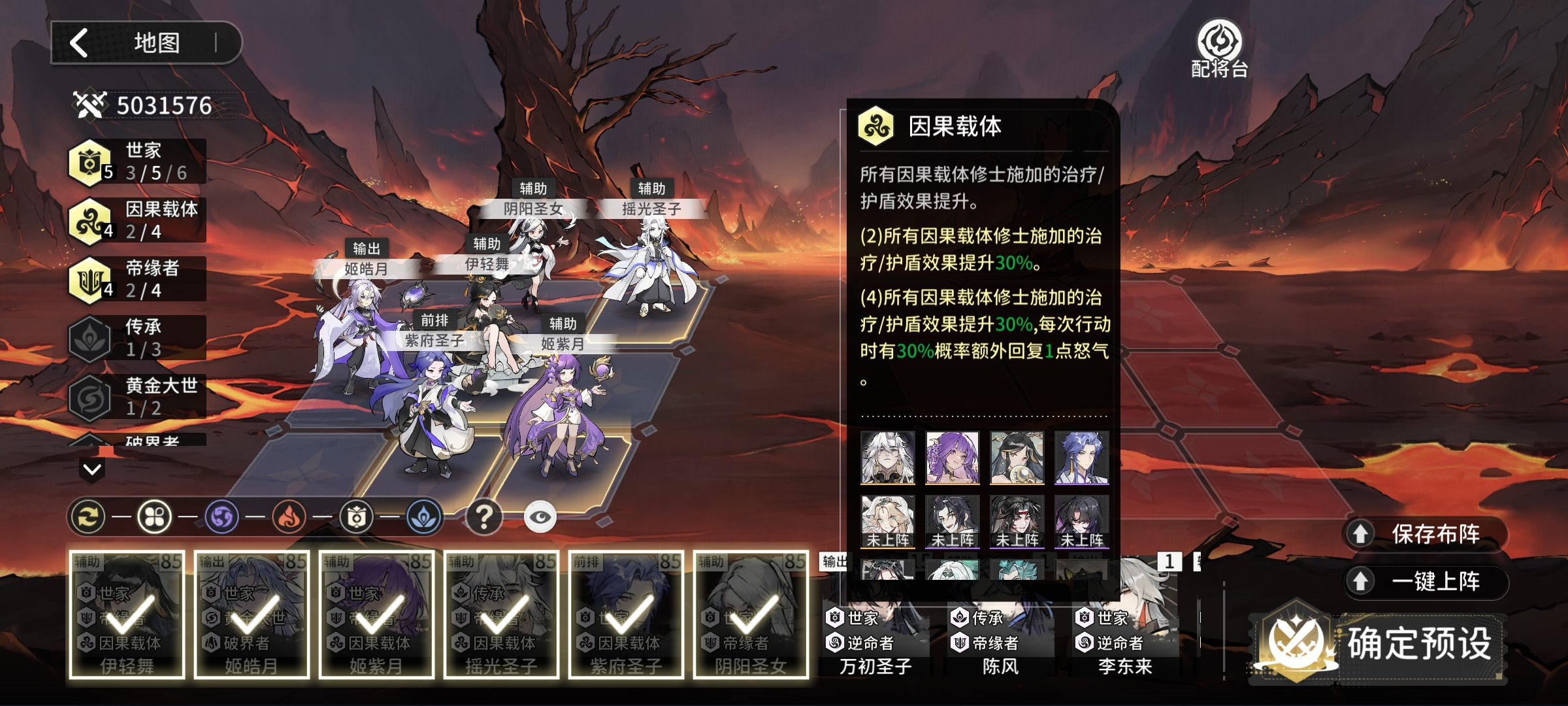Toggle the eye visibility icon
Screen dimensions: 1568x706
(x=540, y=517)
